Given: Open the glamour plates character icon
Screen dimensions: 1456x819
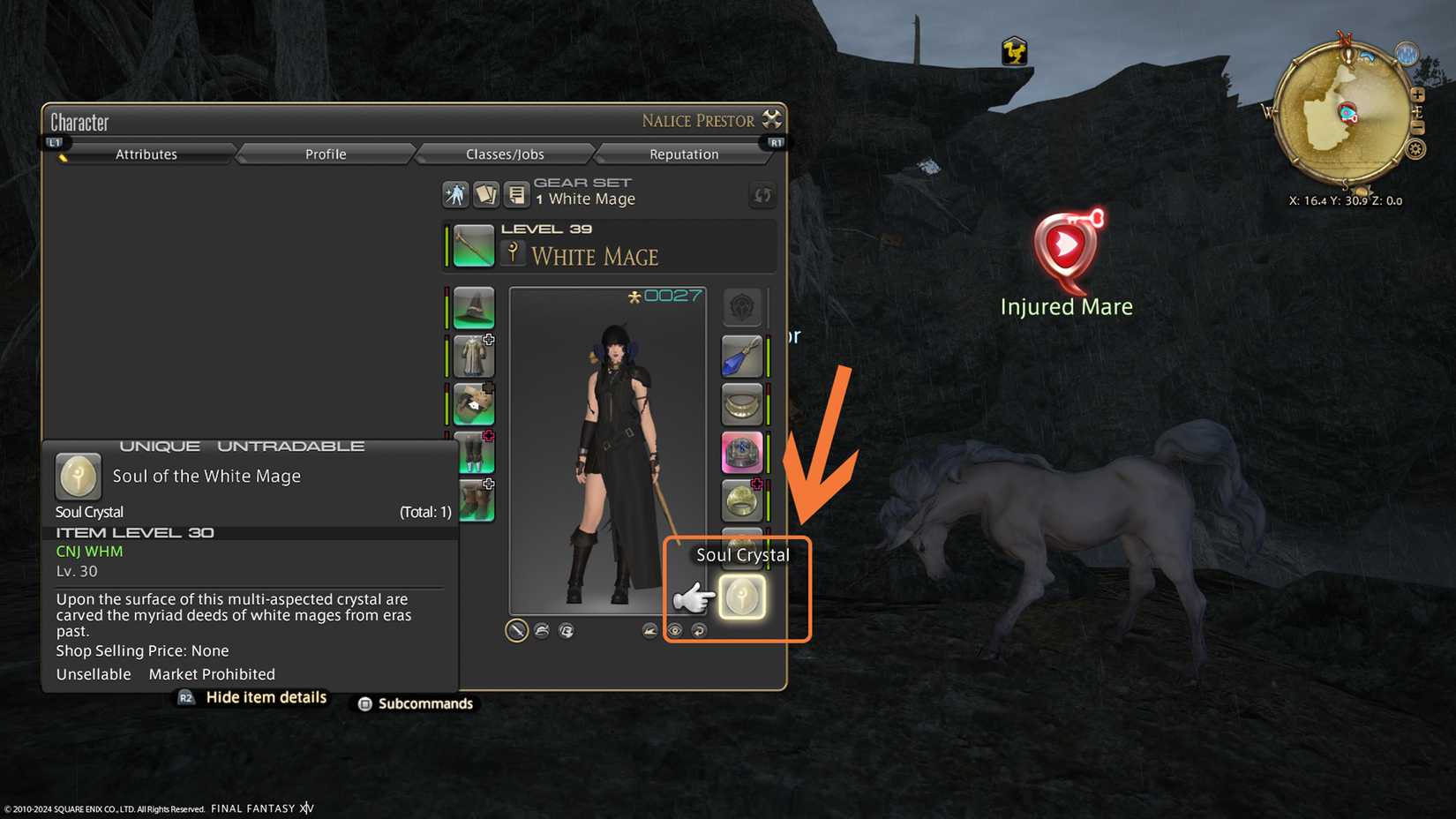Looking at the screenshot, I should pos(455,194).
